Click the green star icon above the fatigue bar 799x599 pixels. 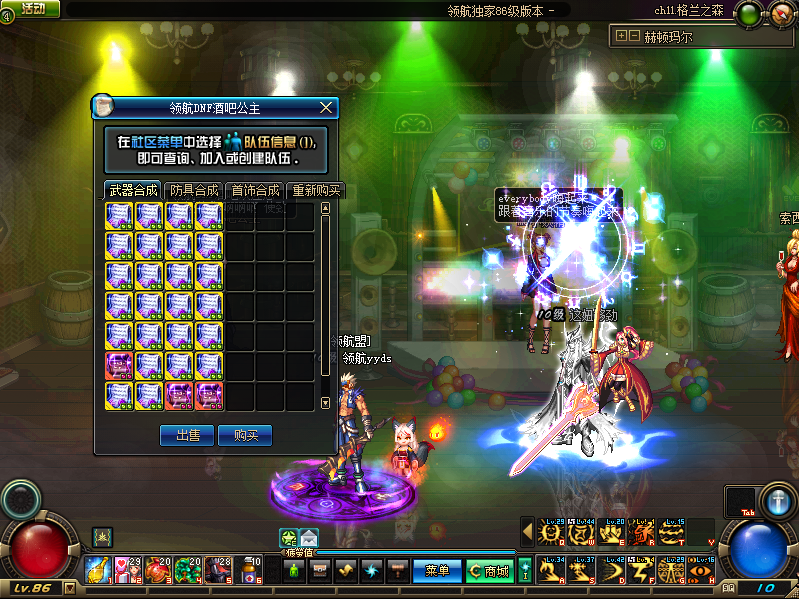288,537
